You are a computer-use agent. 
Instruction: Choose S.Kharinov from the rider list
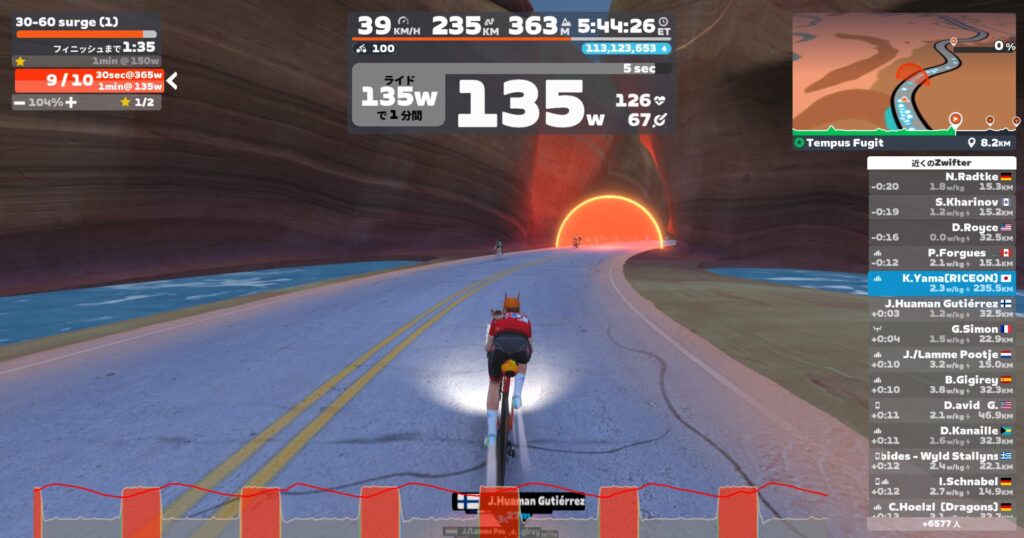coord(941,207)
